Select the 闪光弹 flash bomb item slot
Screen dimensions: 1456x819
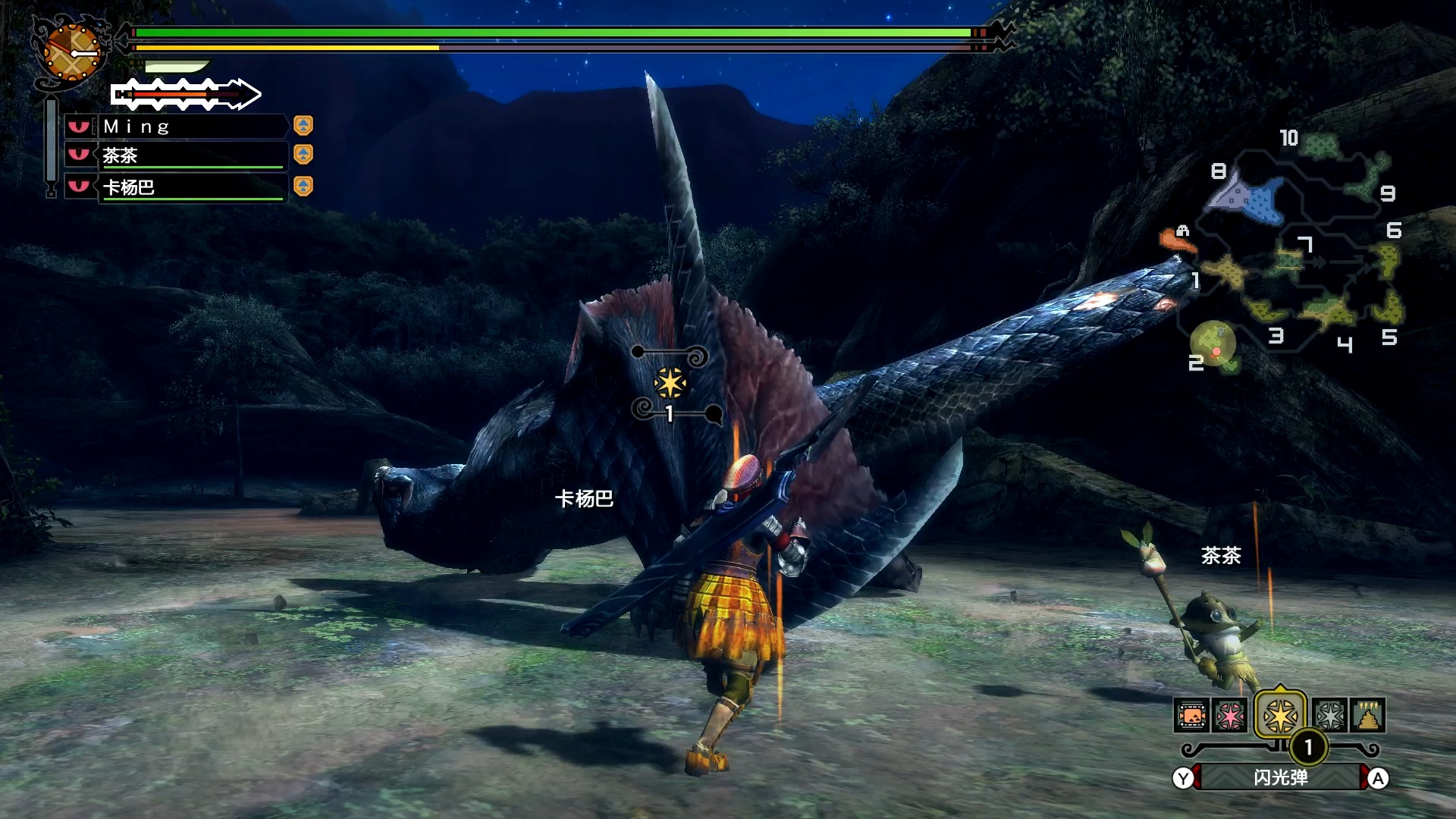pyautogui.click(x=1280, y=715)
